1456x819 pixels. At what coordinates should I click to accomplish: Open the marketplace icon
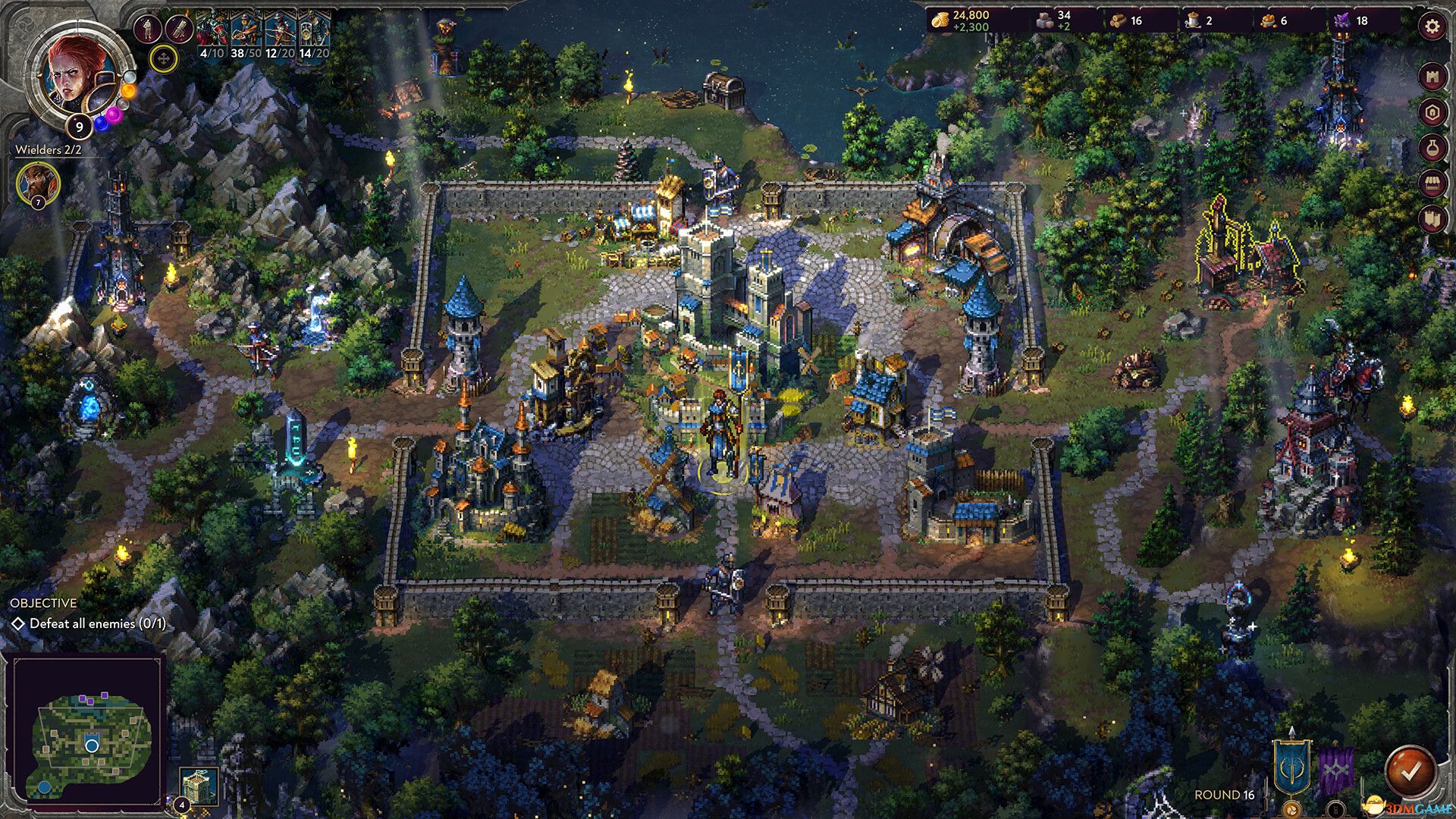(1432, 184)
